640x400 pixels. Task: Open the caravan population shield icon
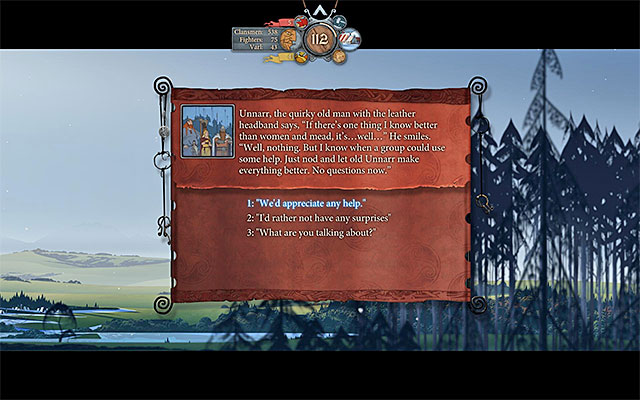[x=288, y=41]
